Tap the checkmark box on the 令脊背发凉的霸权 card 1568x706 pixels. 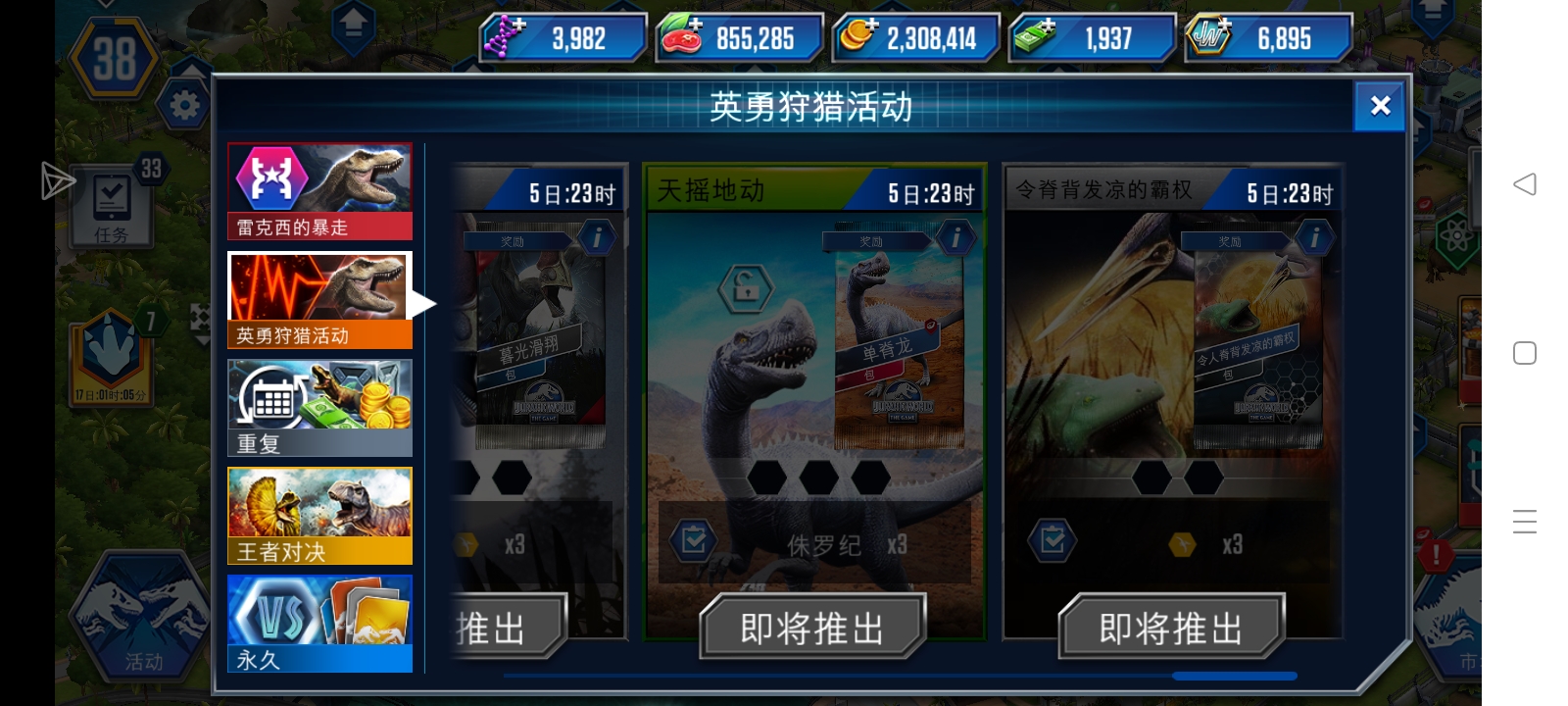click(1053, 538)
